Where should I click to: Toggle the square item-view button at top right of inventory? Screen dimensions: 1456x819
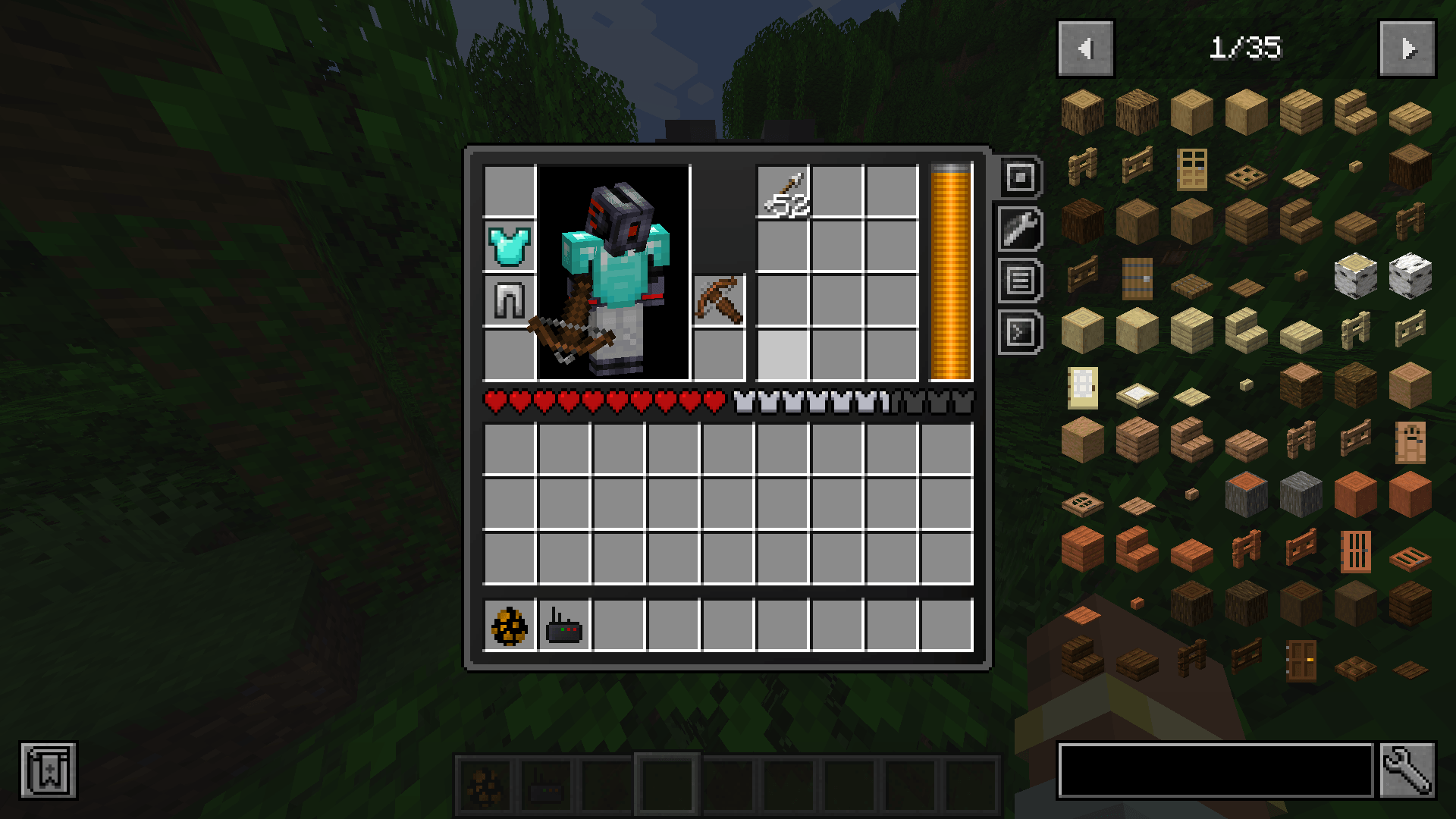[x=1020, y=178]
